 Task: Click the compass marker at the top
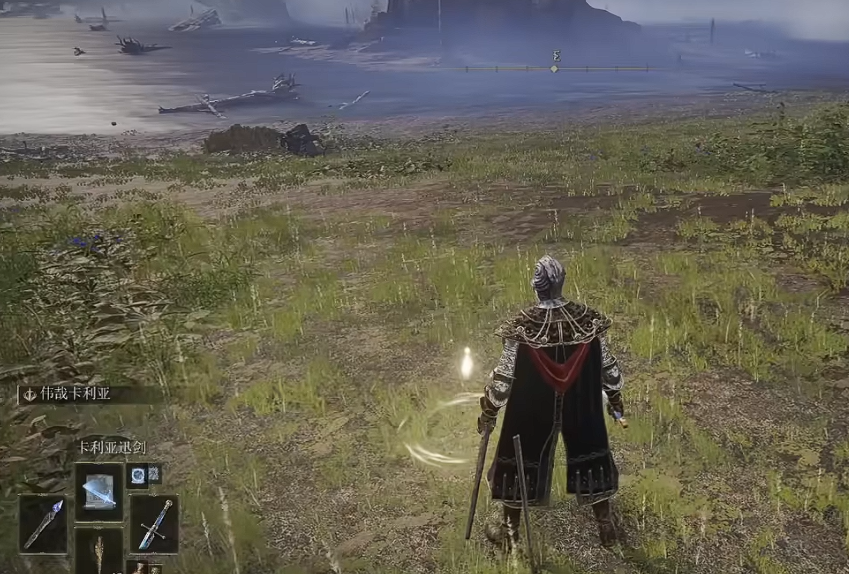click(x=555, y=68)
